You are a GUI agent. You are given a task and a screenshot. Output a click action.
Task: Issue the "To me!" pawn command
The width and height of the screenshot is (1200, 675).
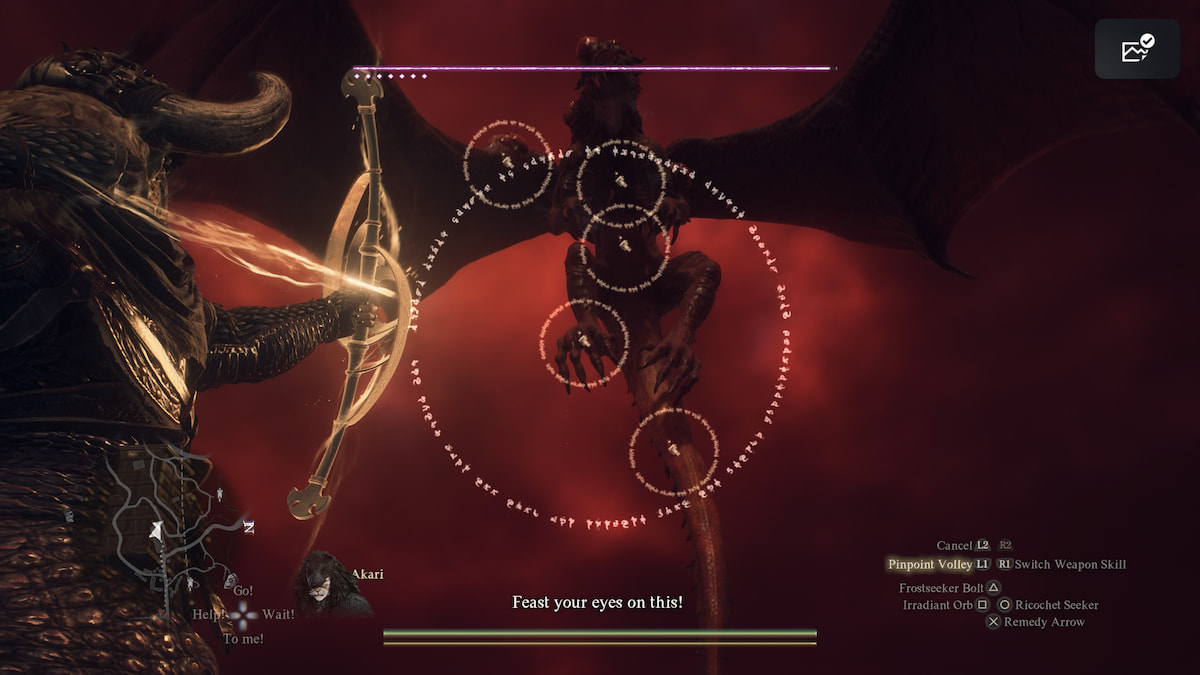(242, 639)
